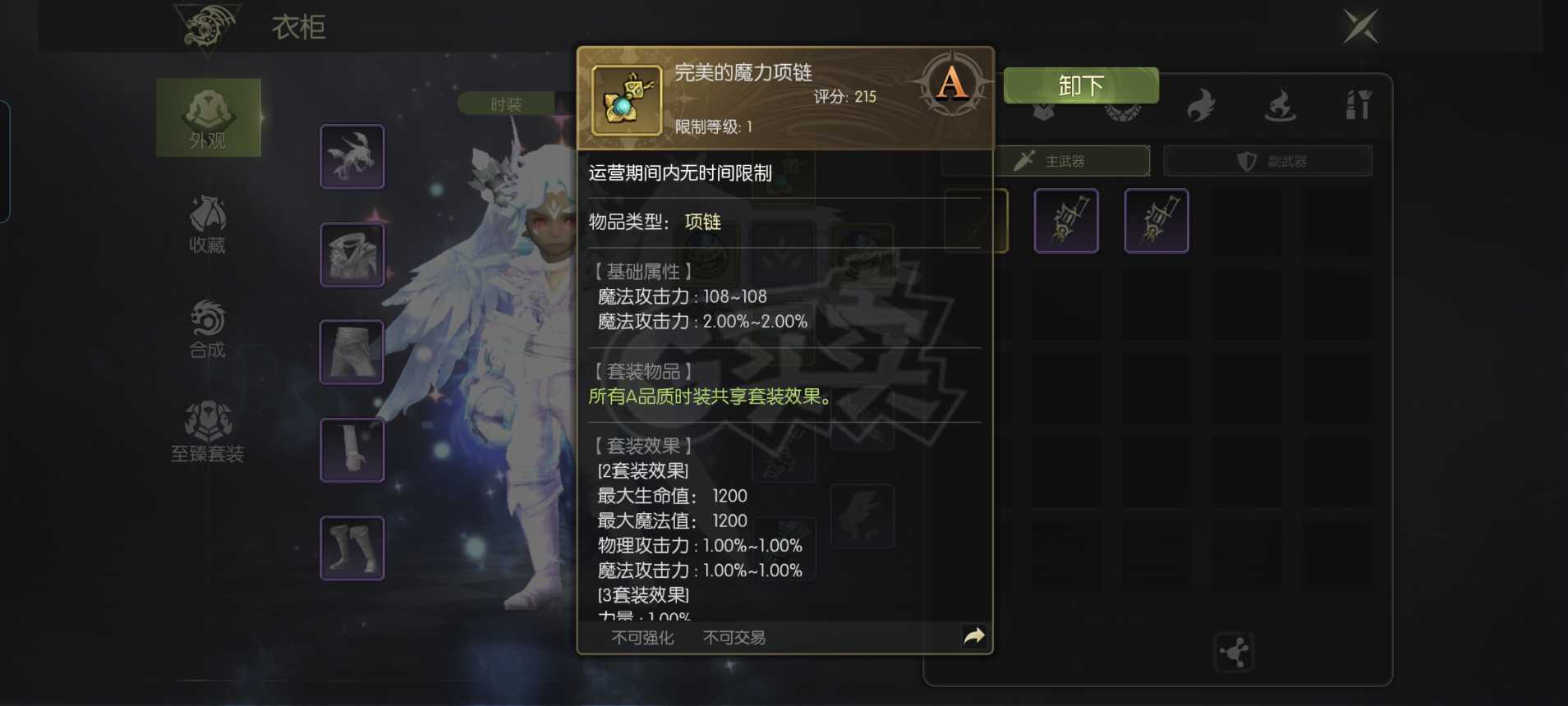Select the gloves equipment thumbnail
Screen dimensions: 1568x706
tap(352, 449)
